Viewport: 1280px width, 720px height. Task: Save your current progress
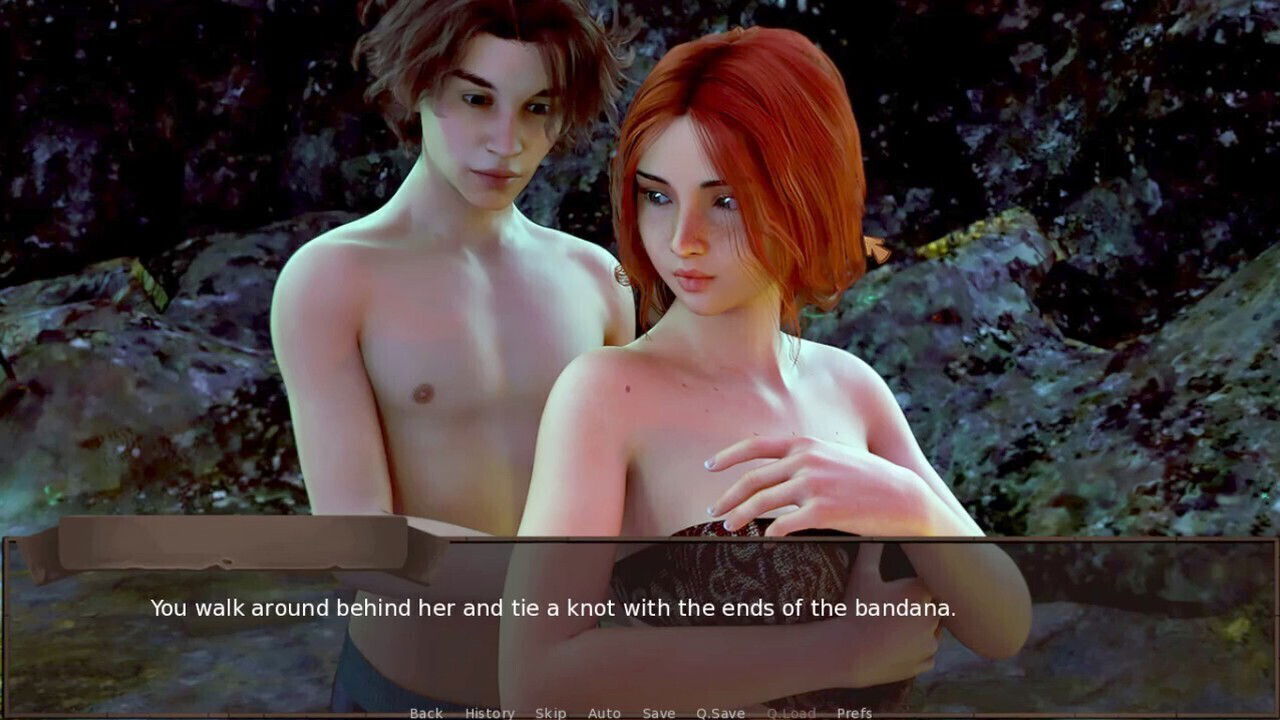(x=658, y=713)
